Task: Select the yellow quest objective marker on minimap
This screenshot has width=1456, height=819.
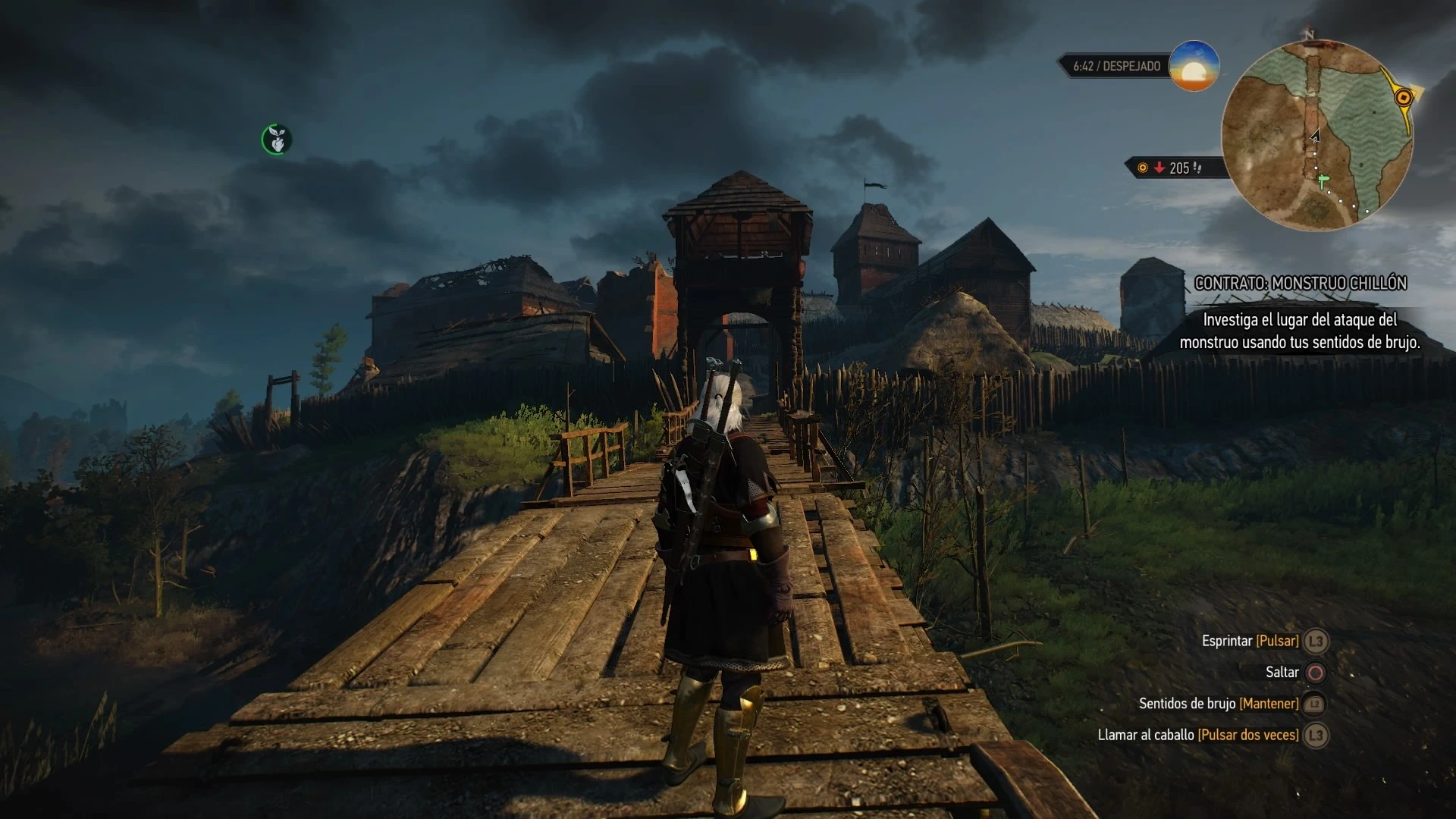Action: coord(1403,97)
